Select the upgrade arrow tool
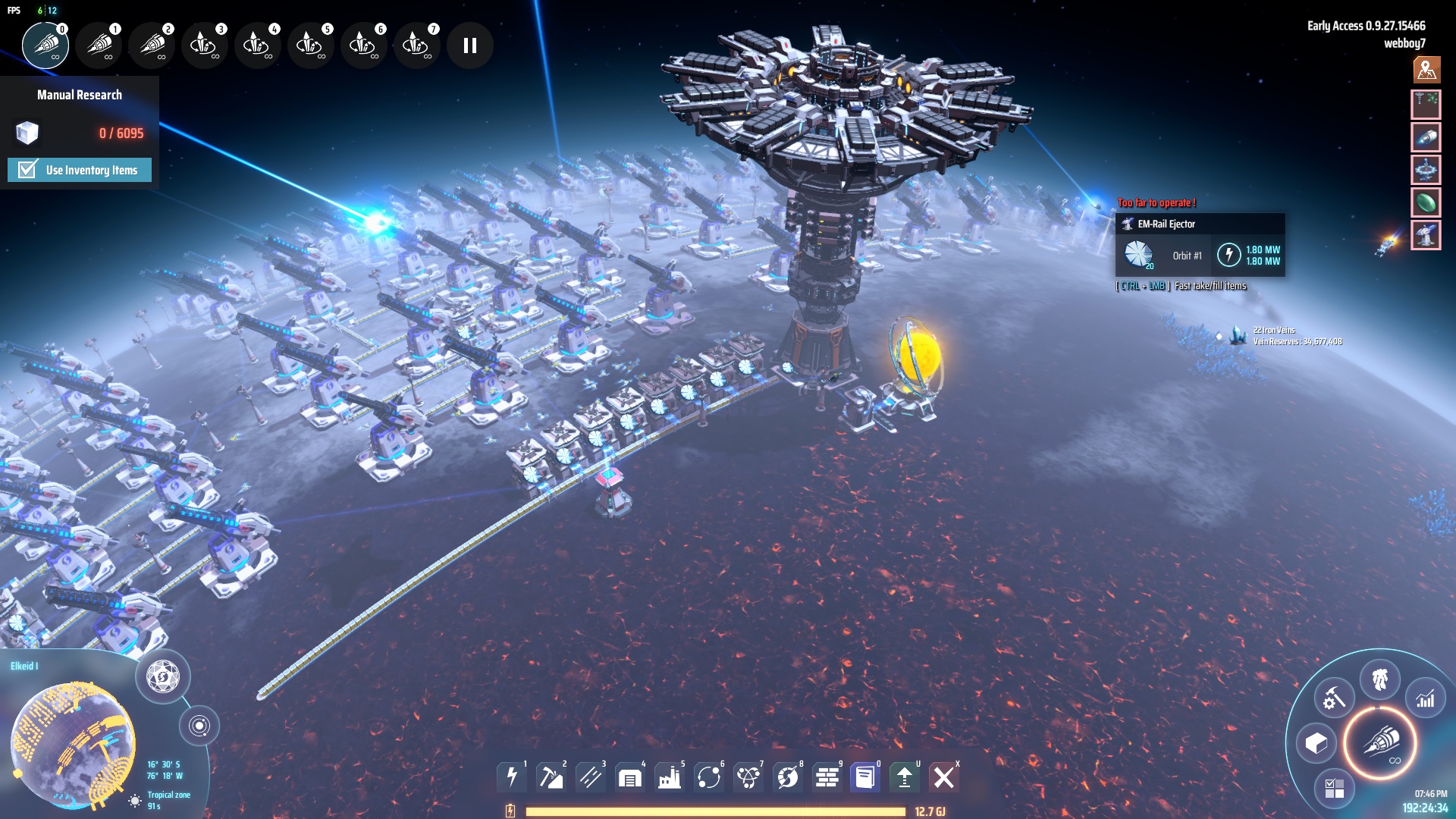Viewport: 1456px width, 819px height. (905, 777)
